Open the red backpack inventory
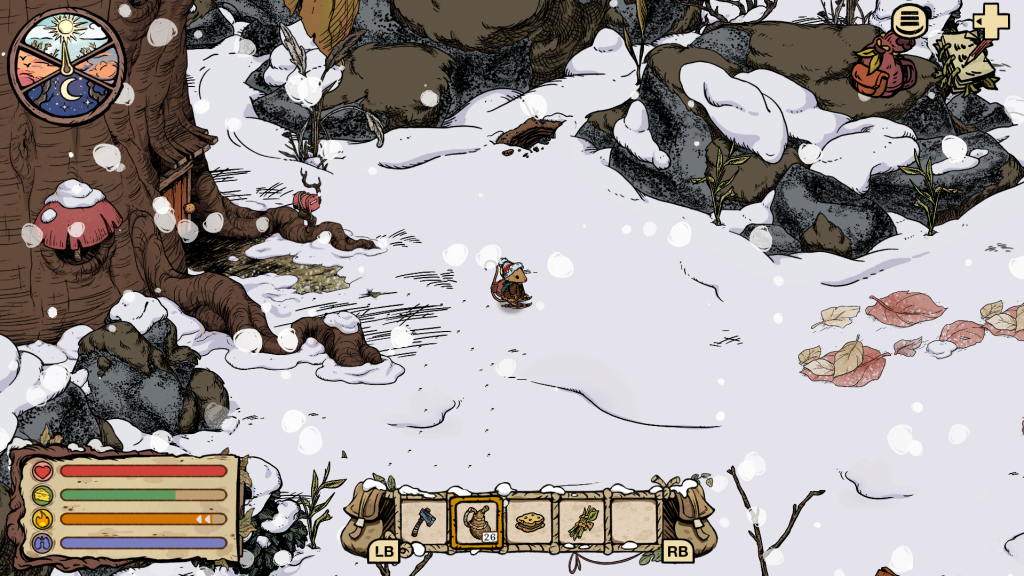 (877, 68)
